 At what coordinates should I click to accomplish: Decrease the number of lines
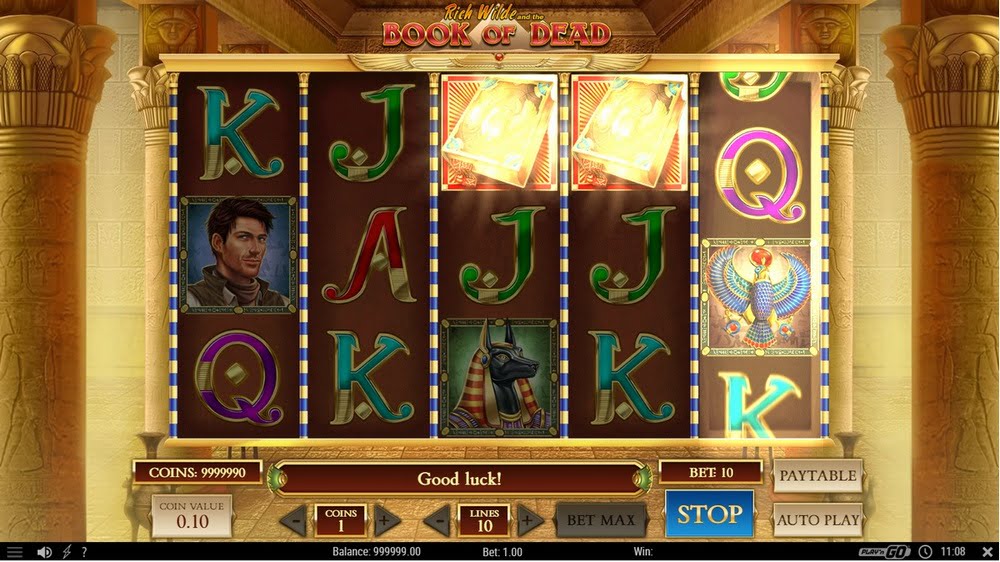coord(437,521)
